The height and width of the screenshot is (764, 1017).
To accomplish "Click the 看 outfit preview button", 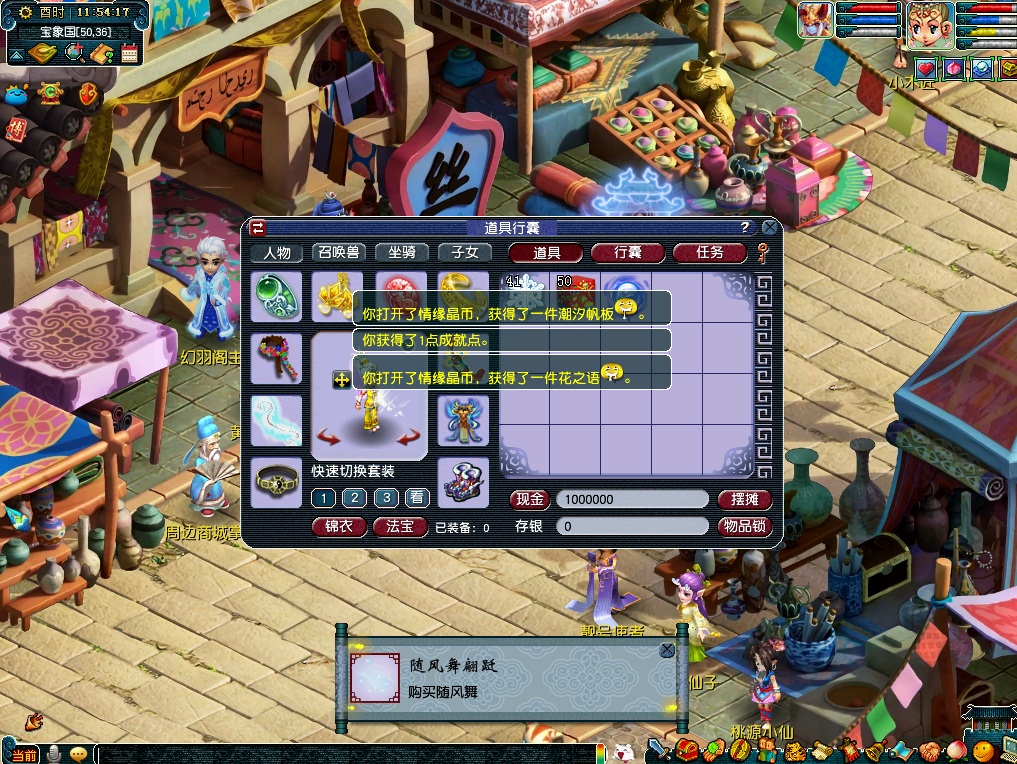I will [417, 498].
